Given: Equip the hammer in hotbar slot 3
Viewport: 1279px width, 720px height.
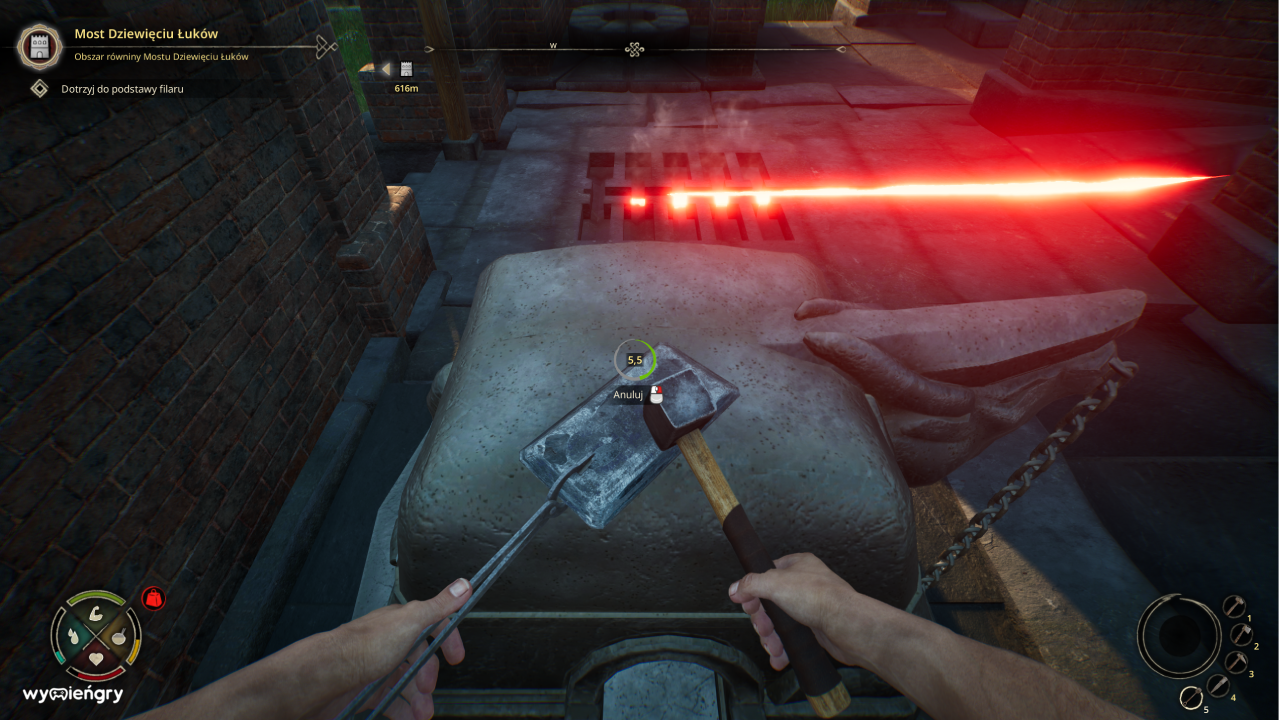Looking at the screenshot, I should 1236,662.
